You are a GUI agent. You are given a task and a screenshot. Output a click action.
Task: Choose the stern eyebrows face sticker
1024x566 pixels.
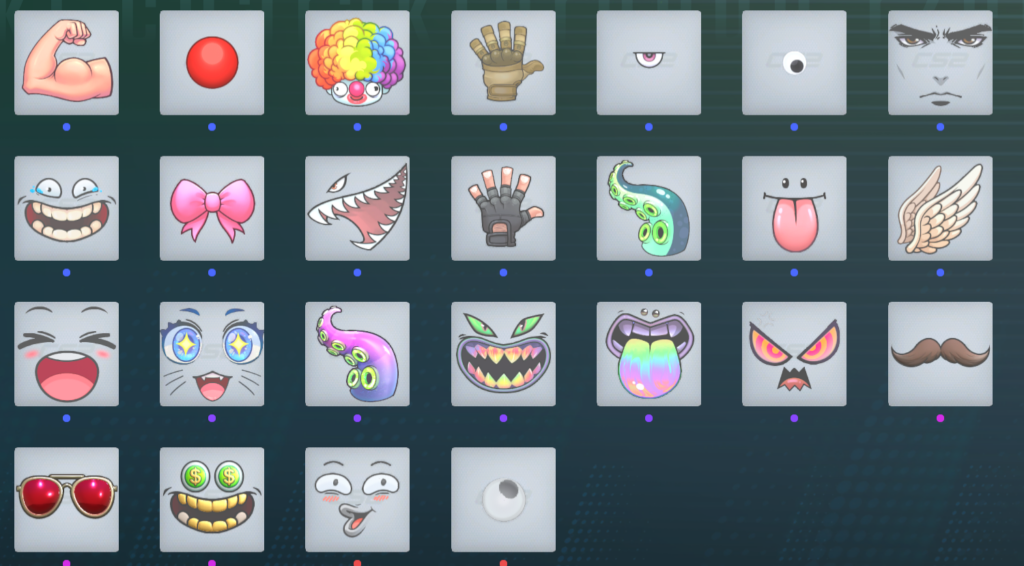coord(940,62)
